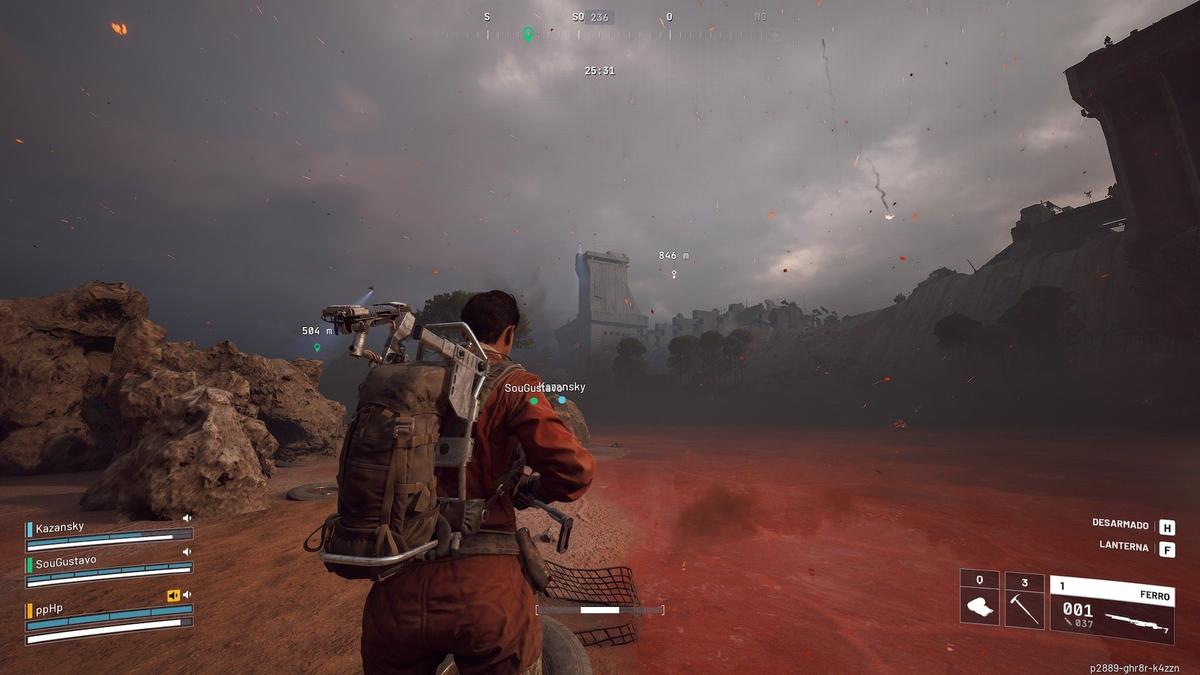Image resolution: width=1200 pixels, height=675 pixels.
Task: Select SouGustavo in the squad list
Action: coord(66,561)
